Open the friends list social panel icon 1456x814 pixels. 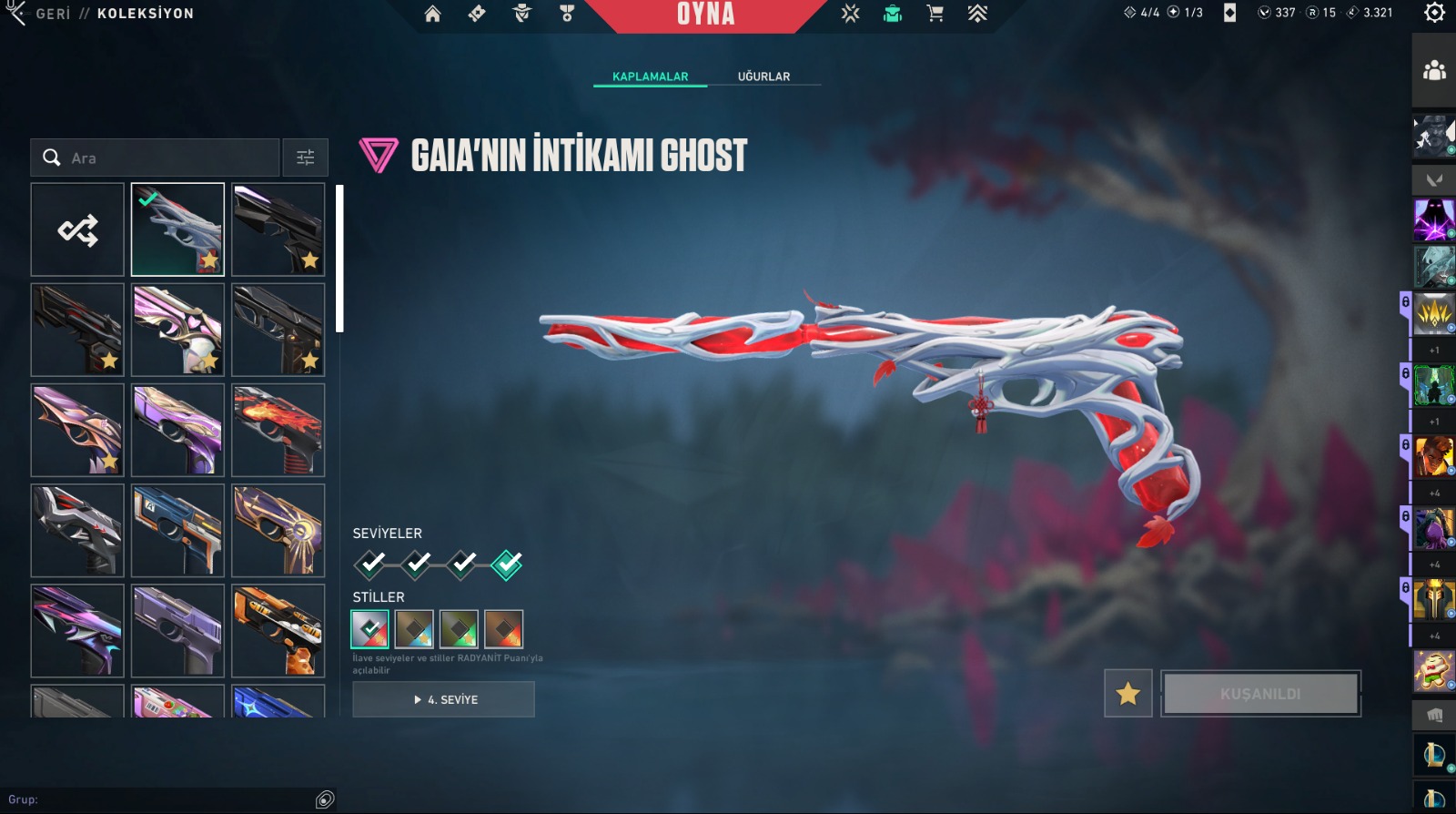coord(1434,70)
